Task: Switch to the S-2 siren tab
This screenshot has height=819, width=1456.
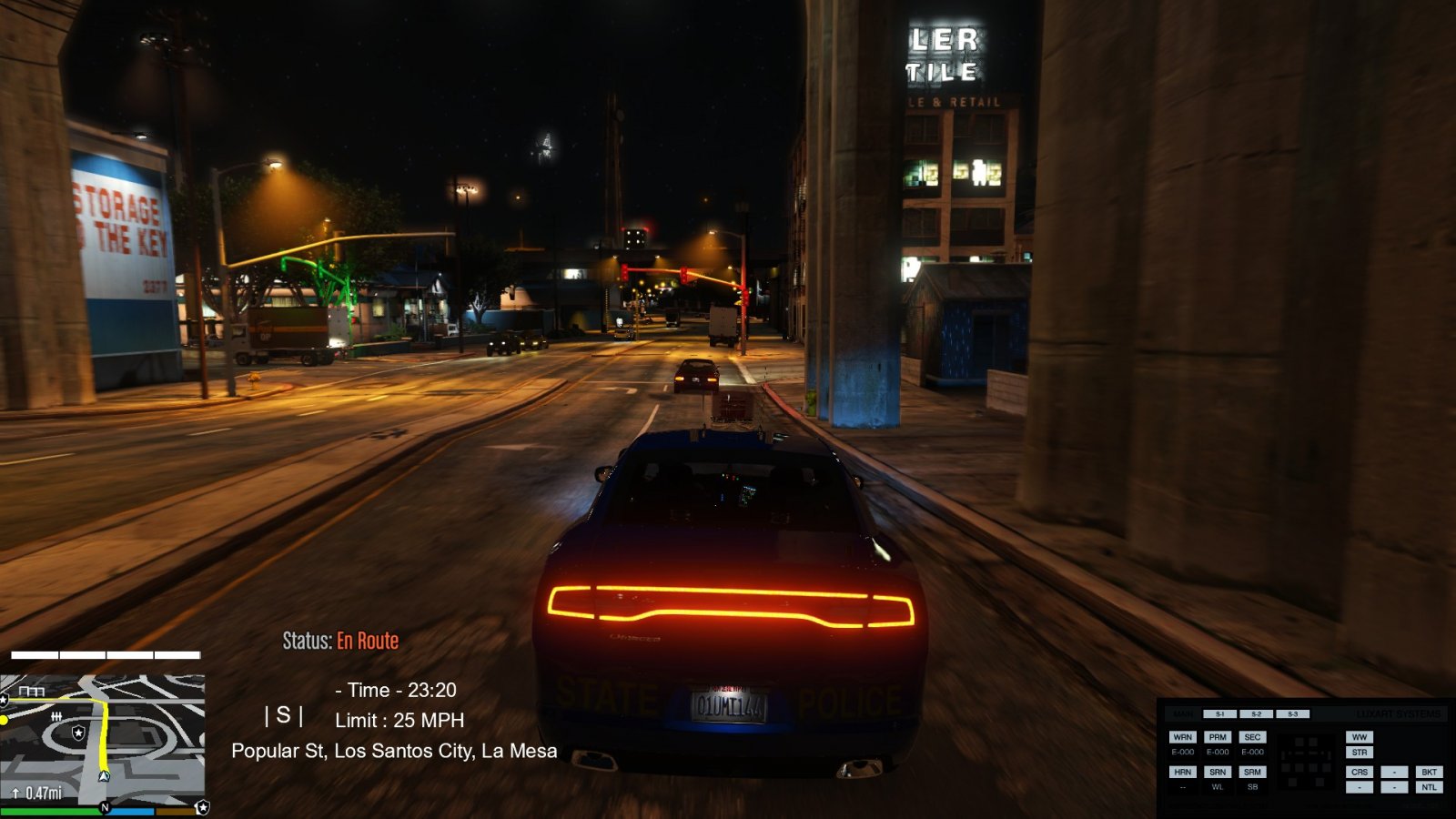Action: [1256, 714]
